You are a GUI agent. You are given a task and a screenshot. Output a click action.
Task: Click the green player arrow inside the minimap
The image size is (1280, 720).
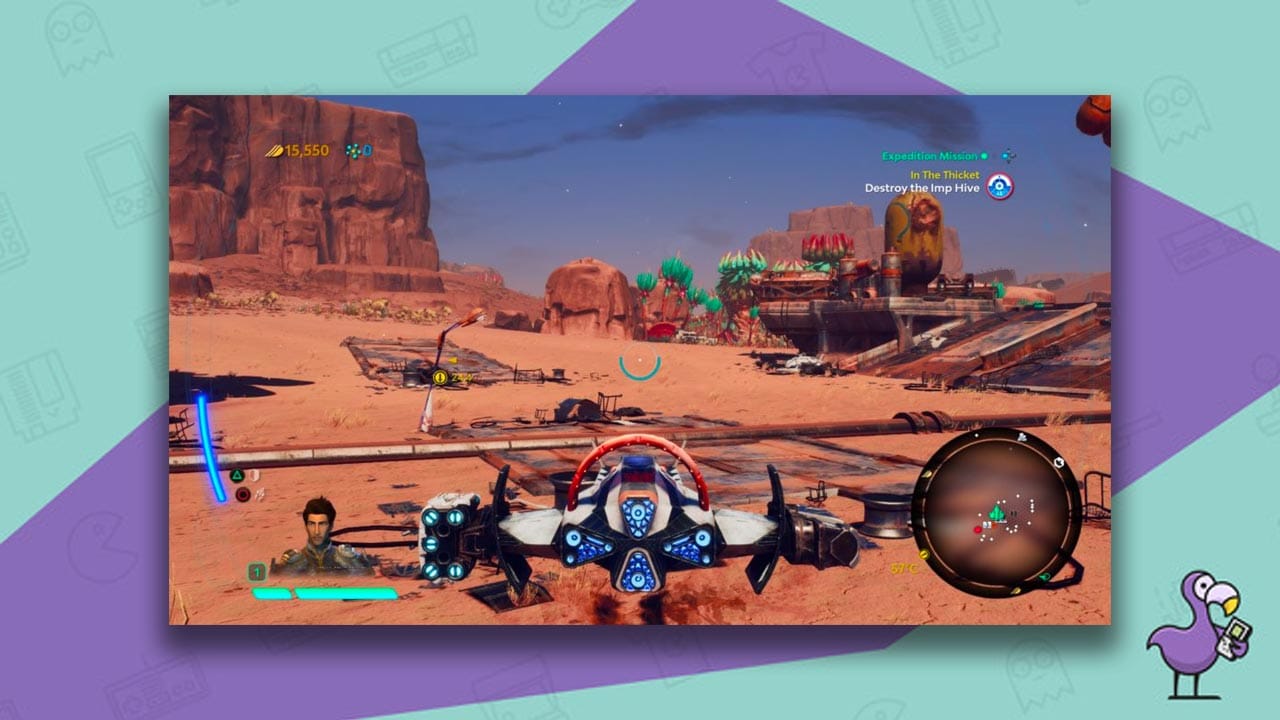(996, 512)
